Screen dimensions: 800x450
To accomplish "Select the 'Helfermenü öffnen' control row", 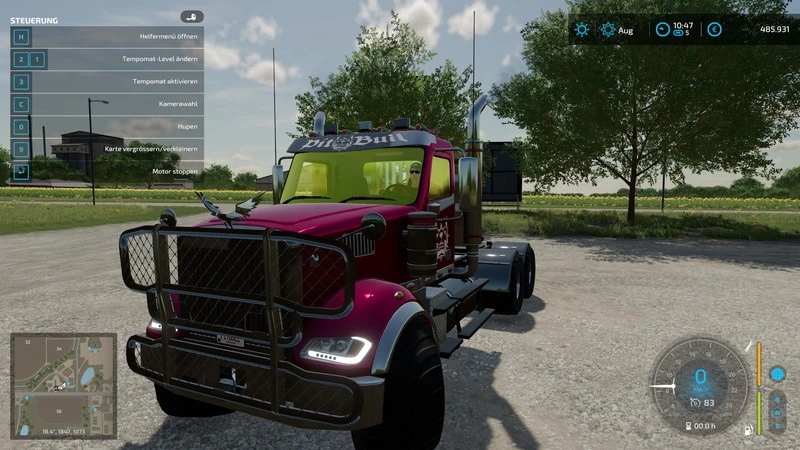I will click(107, 36).
